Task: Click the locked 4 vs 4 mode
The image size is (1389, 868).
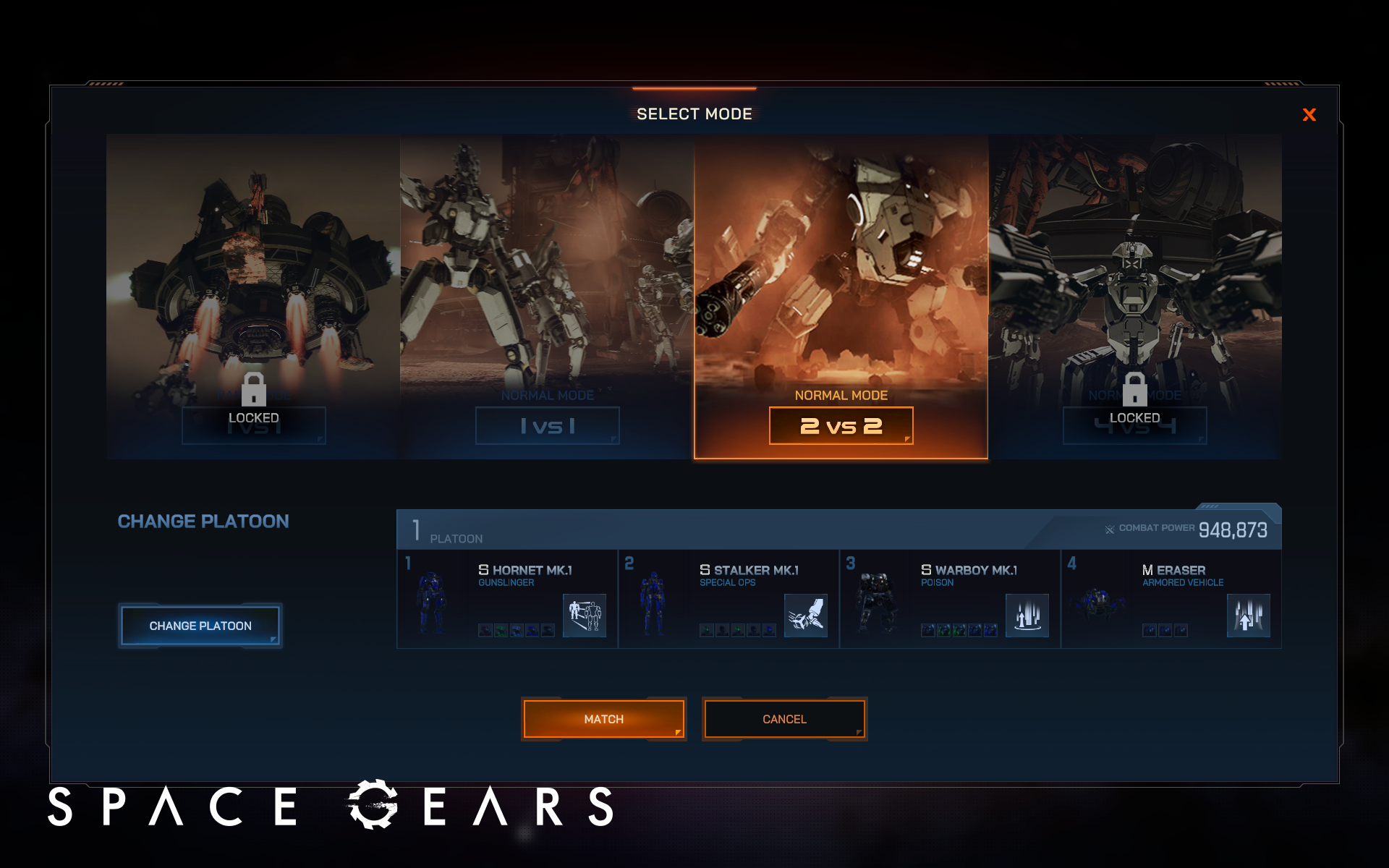Action: pyautogui.click(x=1134, y=297)
